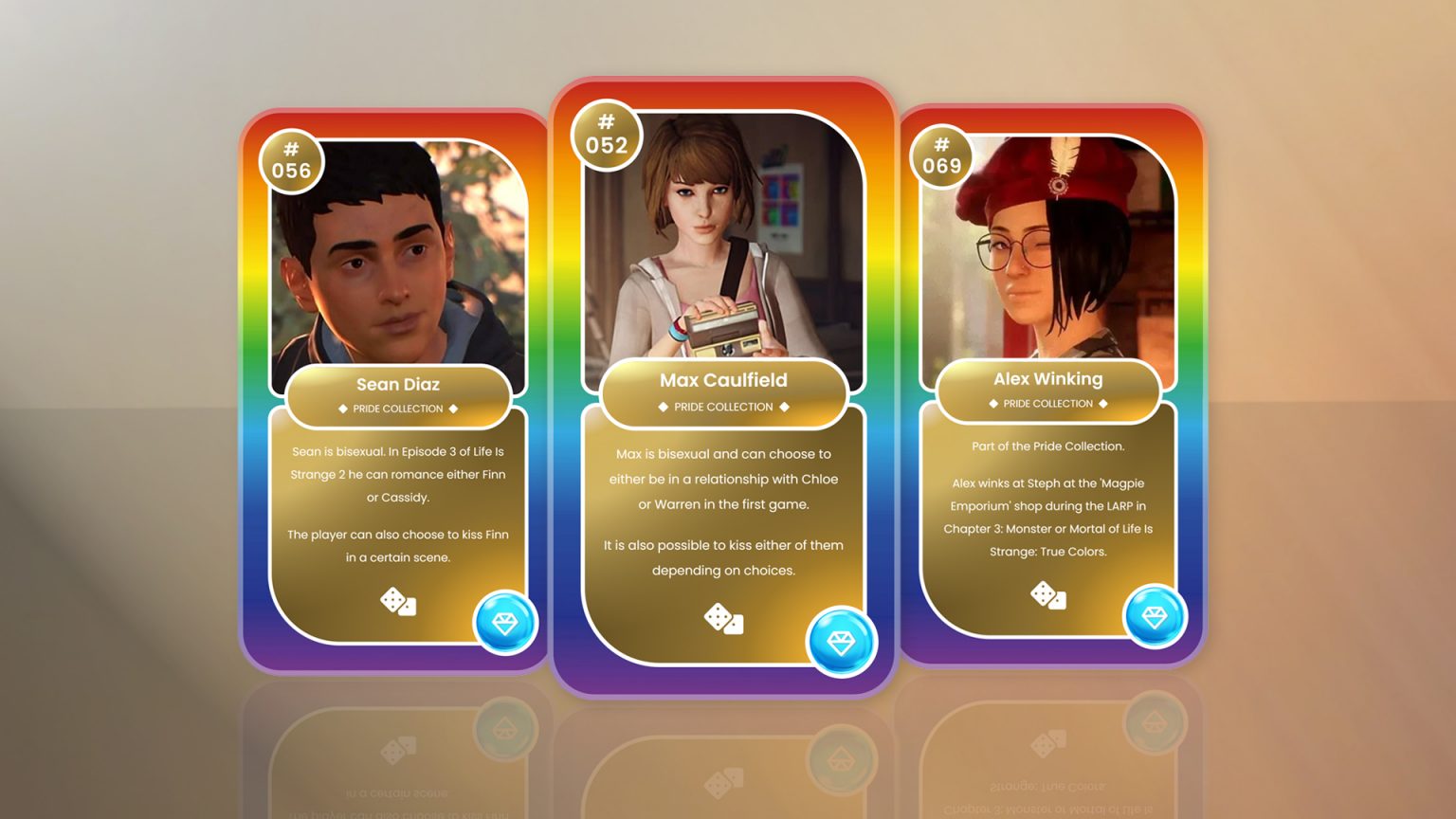Click the #052 number badge
The width and height of the screenshot is (1456, 819).
608,136
